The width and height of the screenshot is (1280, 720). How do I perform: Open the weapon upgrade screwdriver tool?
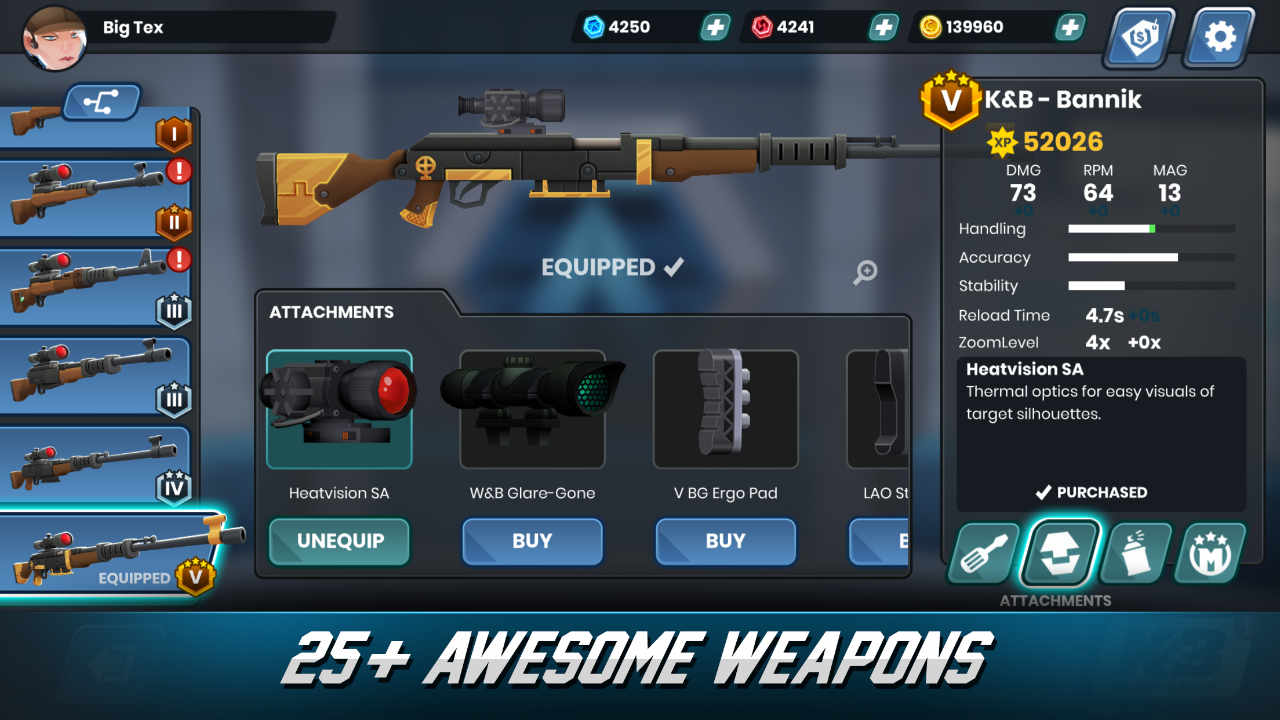click(983, 553)
